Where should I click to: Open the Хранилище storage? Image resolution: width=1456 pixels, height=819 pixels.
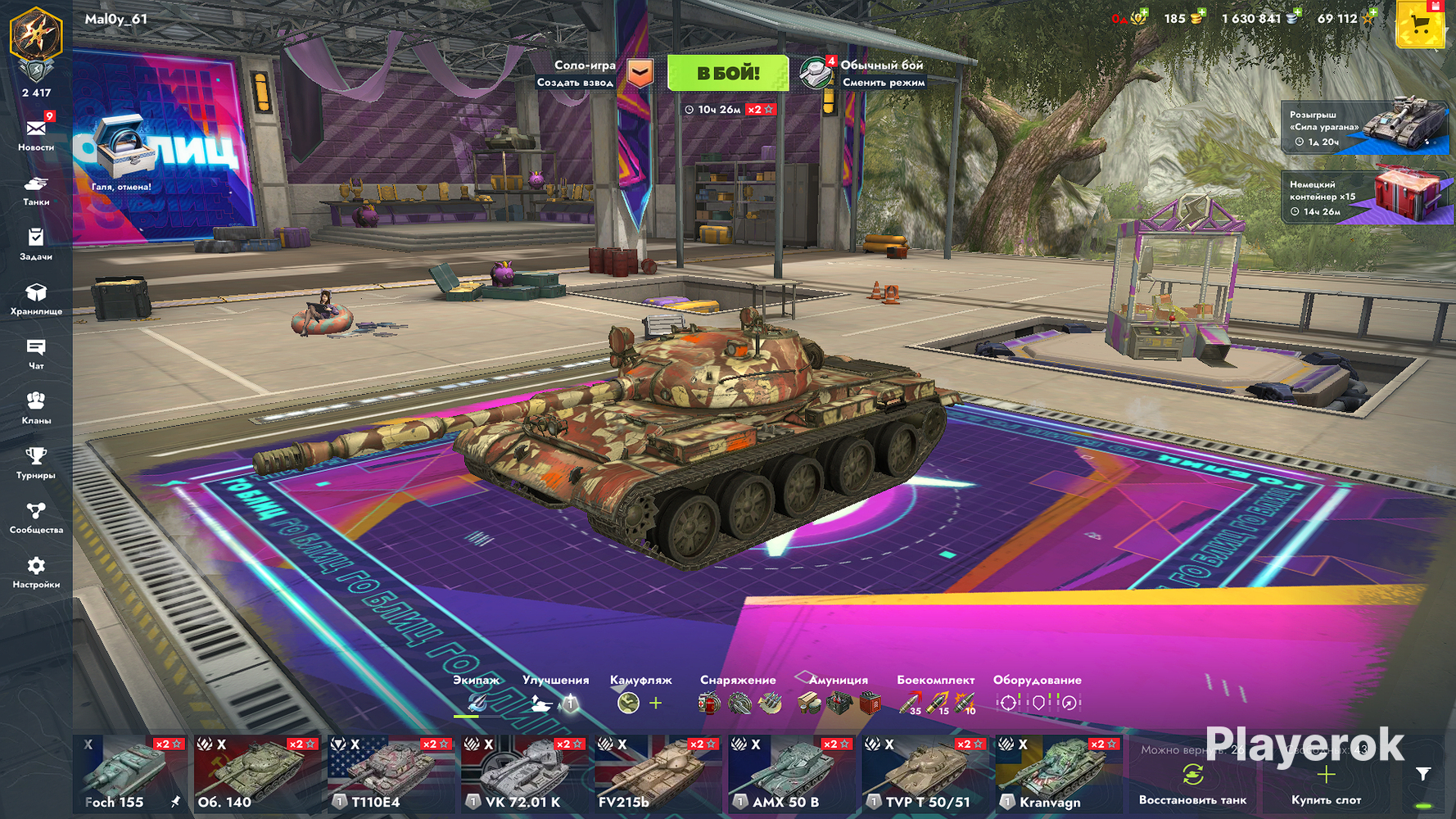tap(36, 299)
